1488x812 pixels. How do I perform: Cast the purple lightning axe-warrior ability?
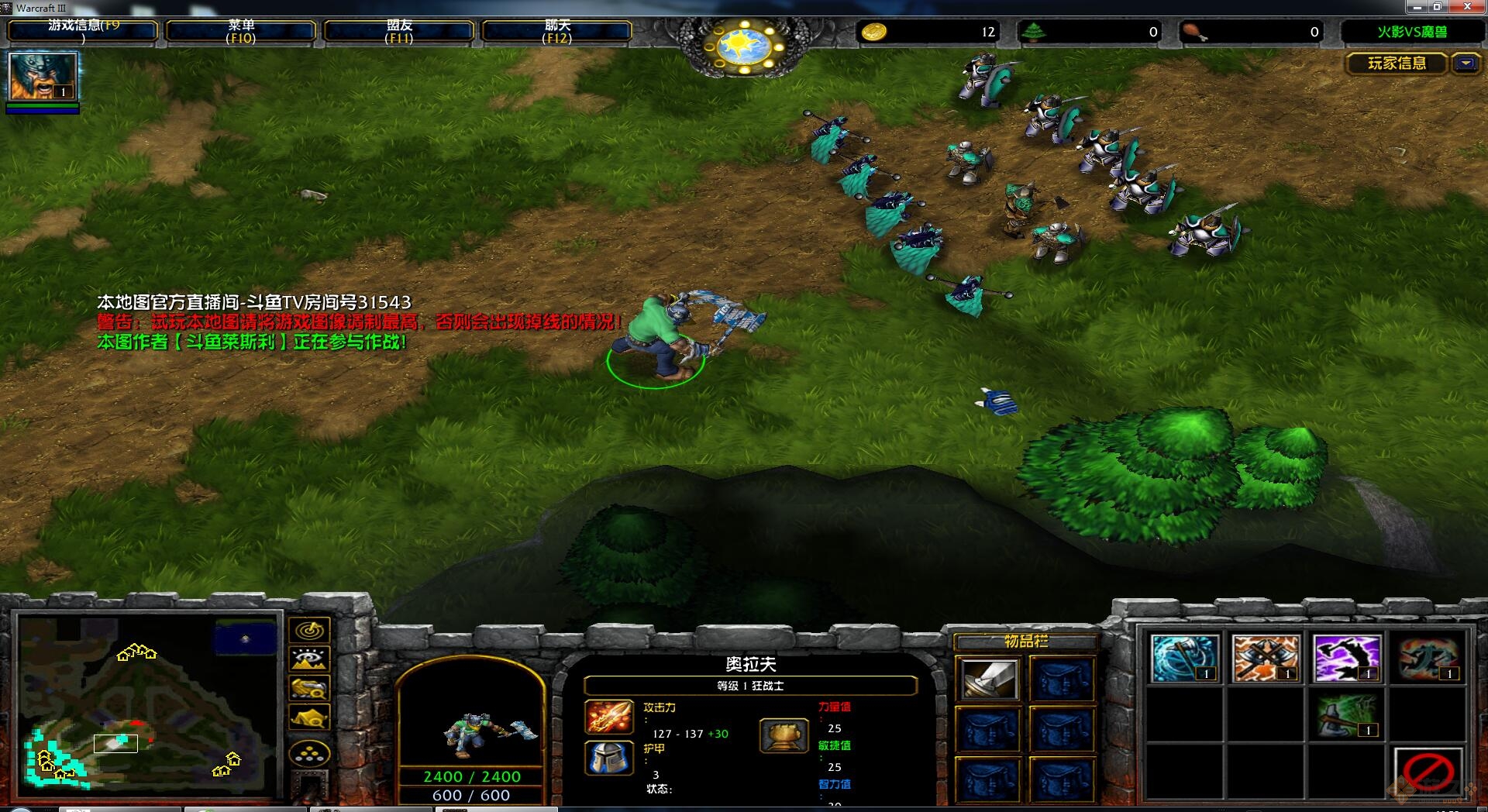[x=1347, y=659]
